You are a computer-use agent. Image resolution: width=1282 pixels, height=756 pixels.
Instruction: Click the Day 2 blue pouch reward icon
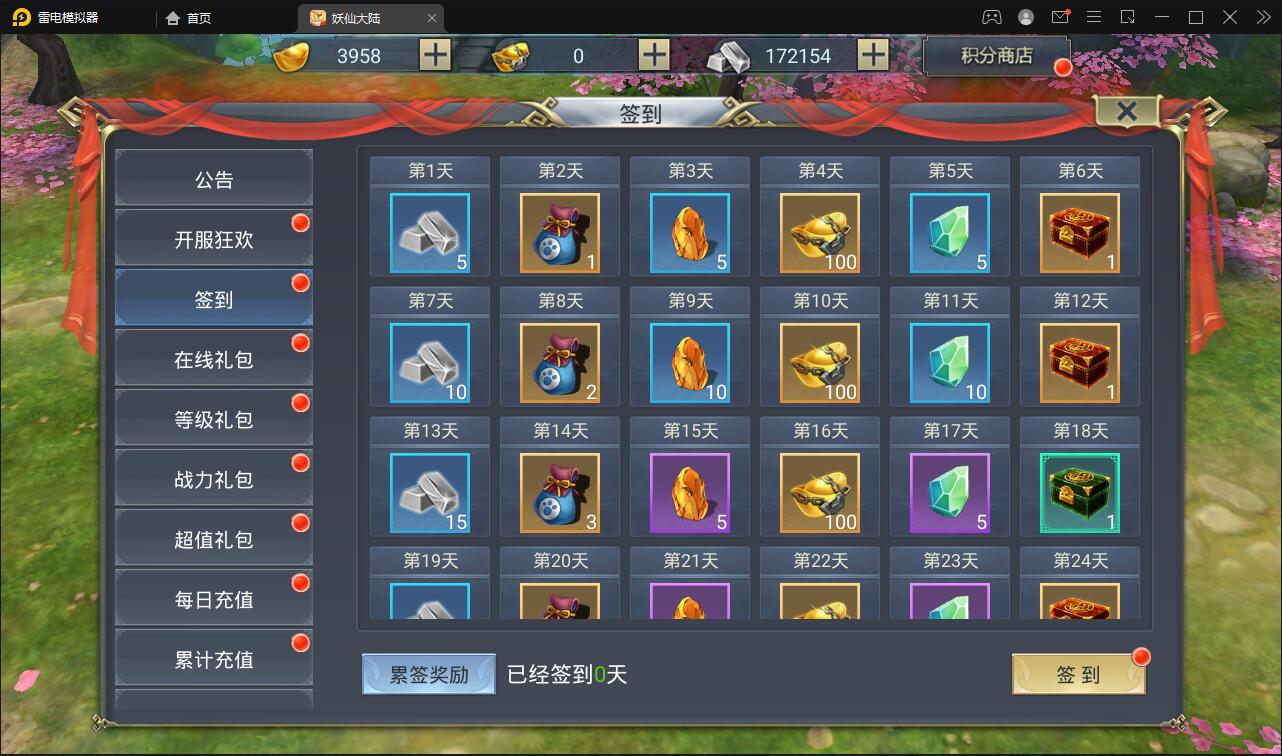coord(559,234)
